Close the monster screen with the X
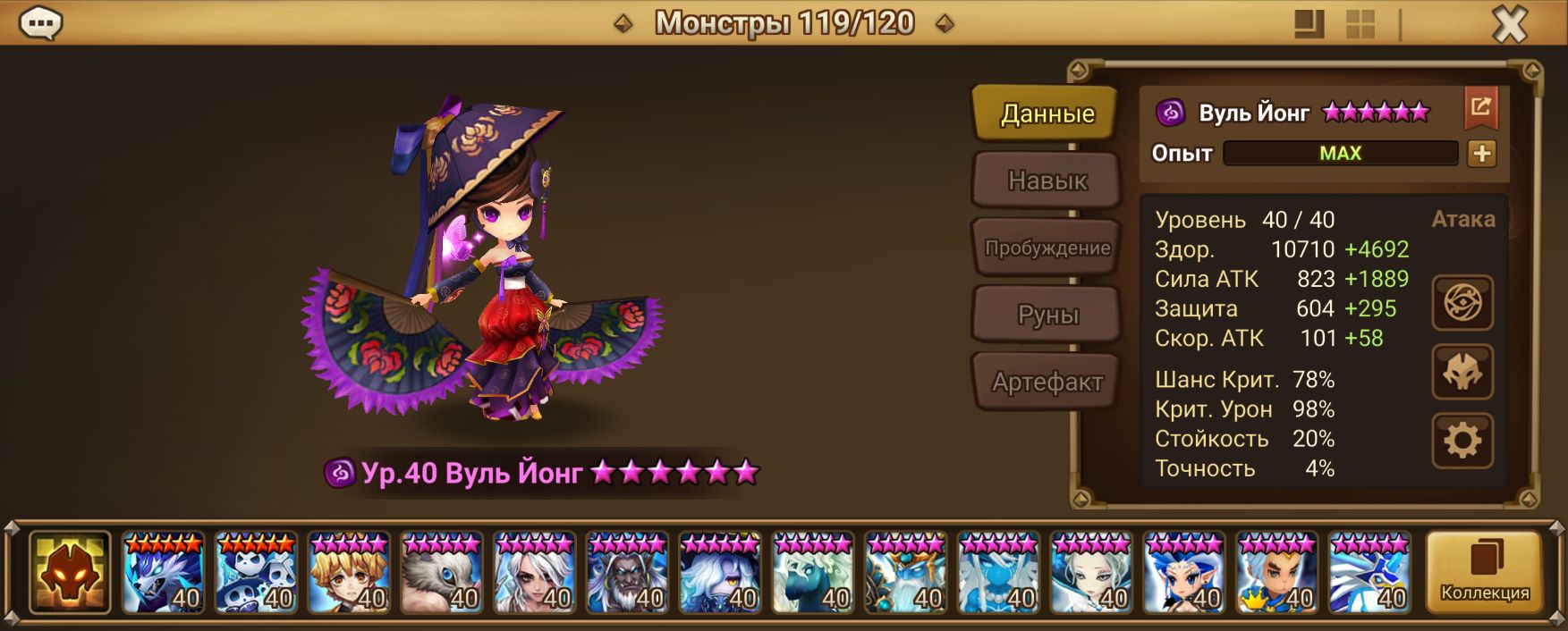 click(x=1509, y=24)
